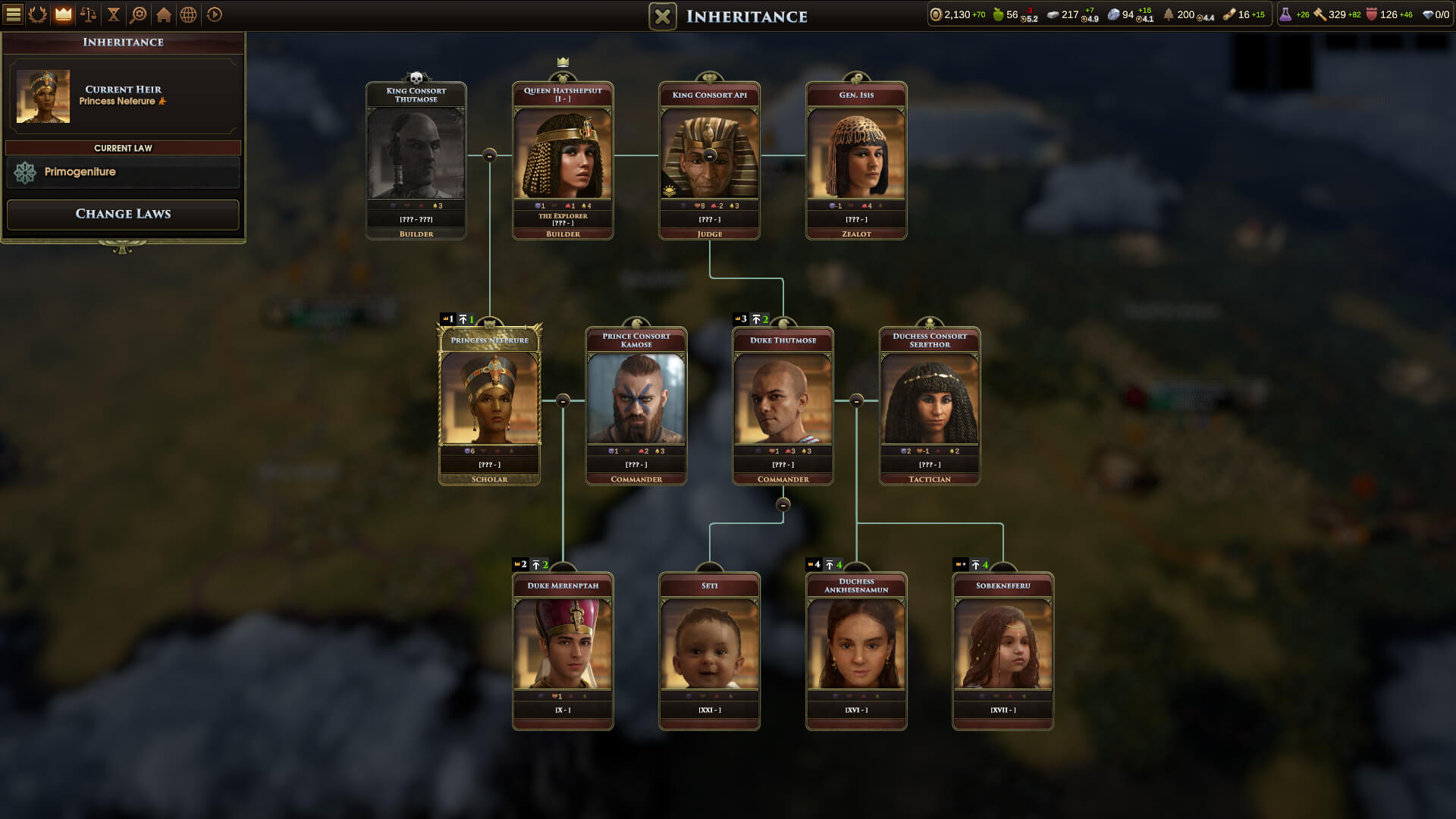Close the Inheritance screen
Viewport: 1456px width, 819px height.
pos(661,16)
